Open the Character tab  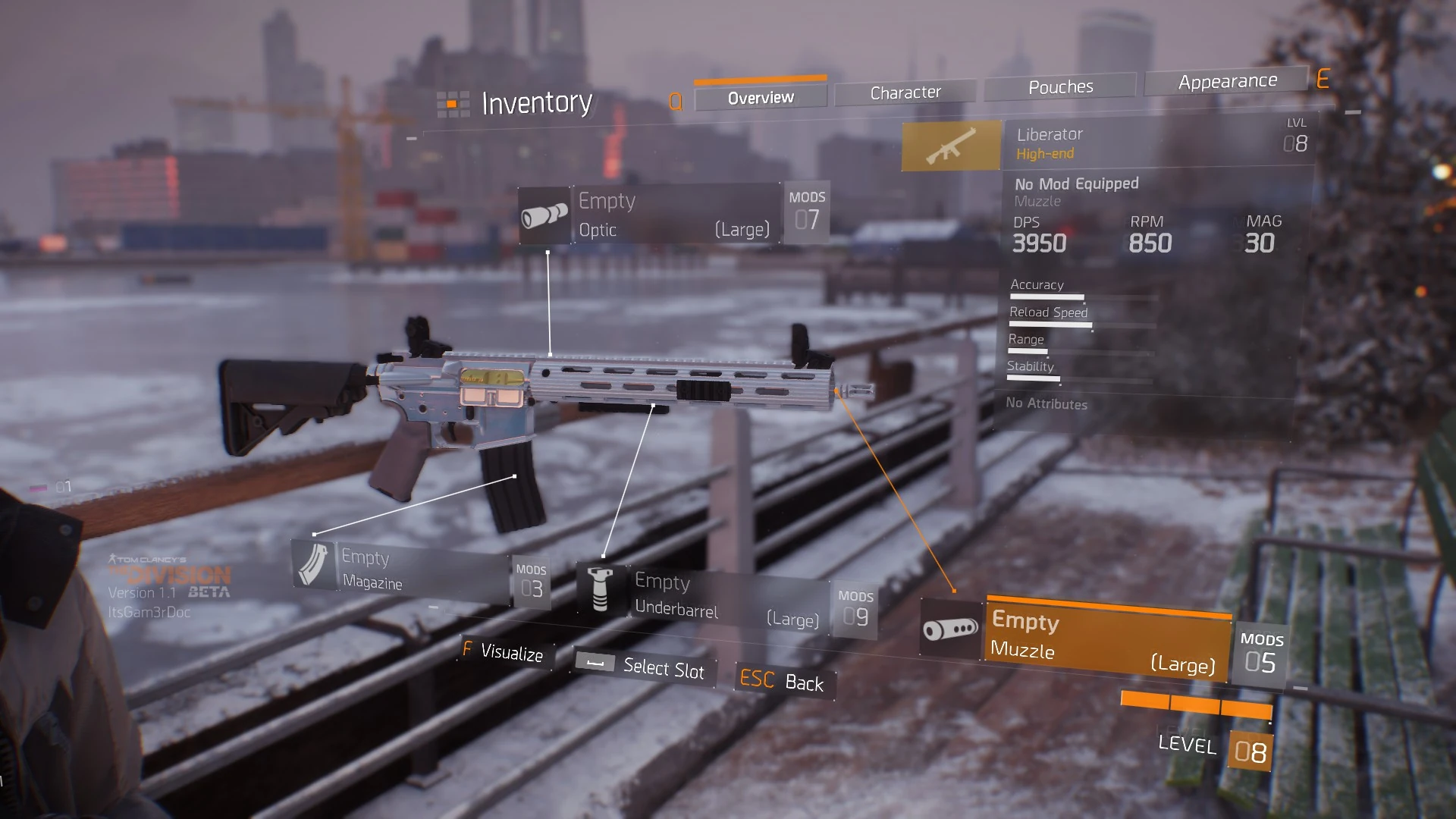click(x=905, y=93)
